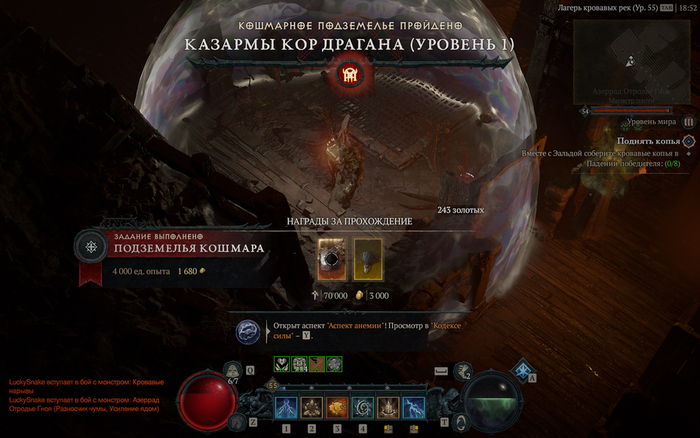Use the orange skill in slot 3
Screen dimensions: 700x438
tap(337, 407)
